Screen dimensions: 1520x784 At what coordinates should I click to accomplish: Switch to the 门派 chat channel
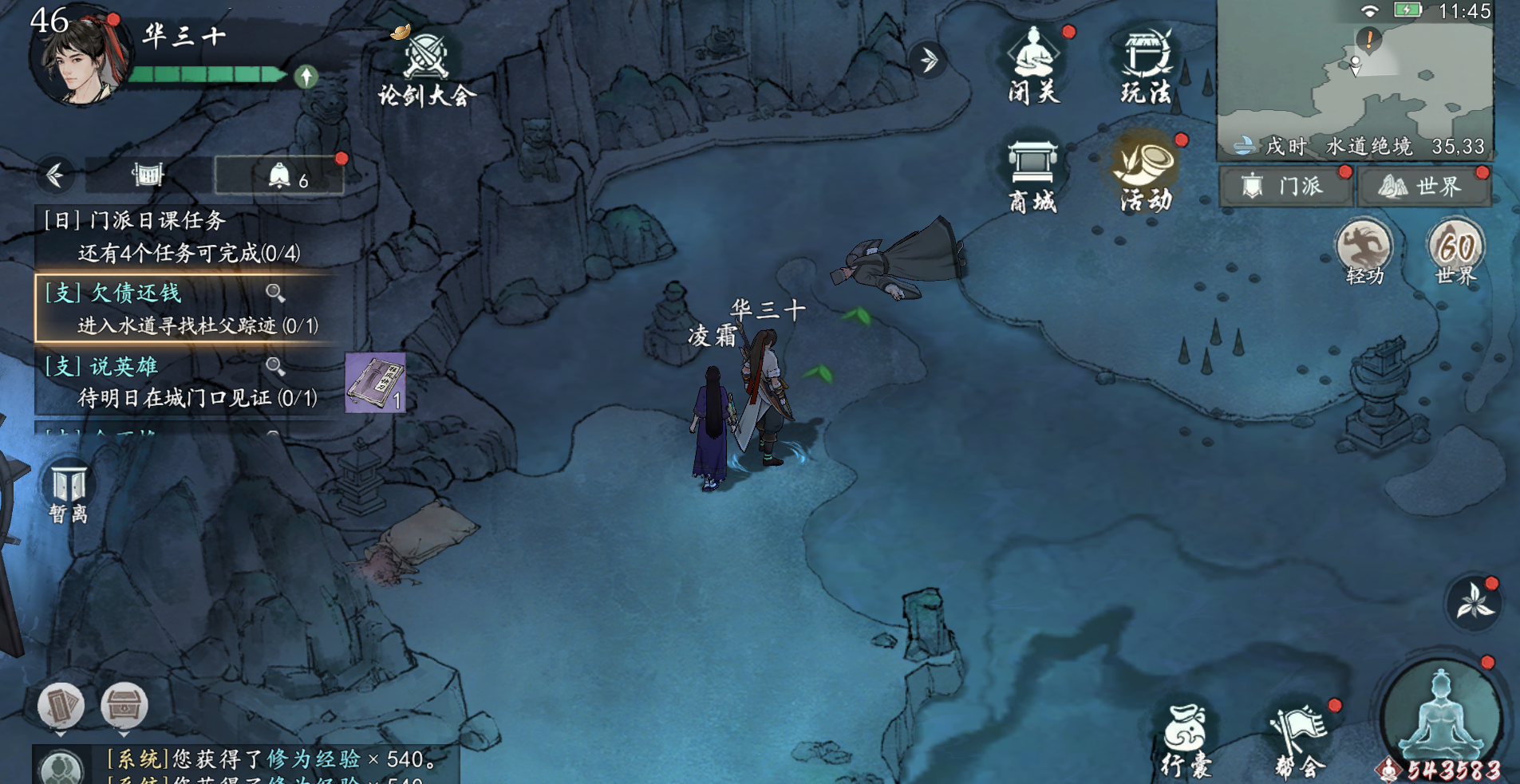[x=1285, y=187]
